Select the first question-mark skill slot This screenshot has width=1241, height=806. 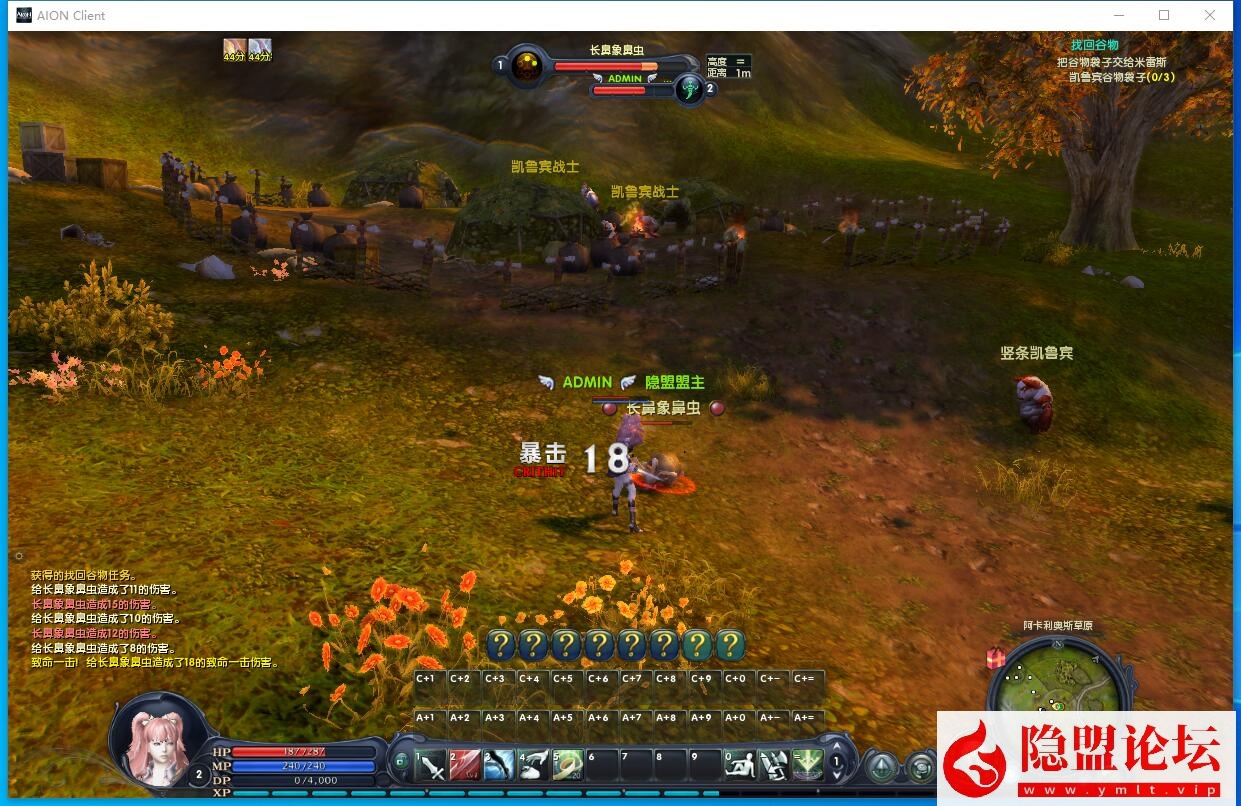(x=501, y=645)
